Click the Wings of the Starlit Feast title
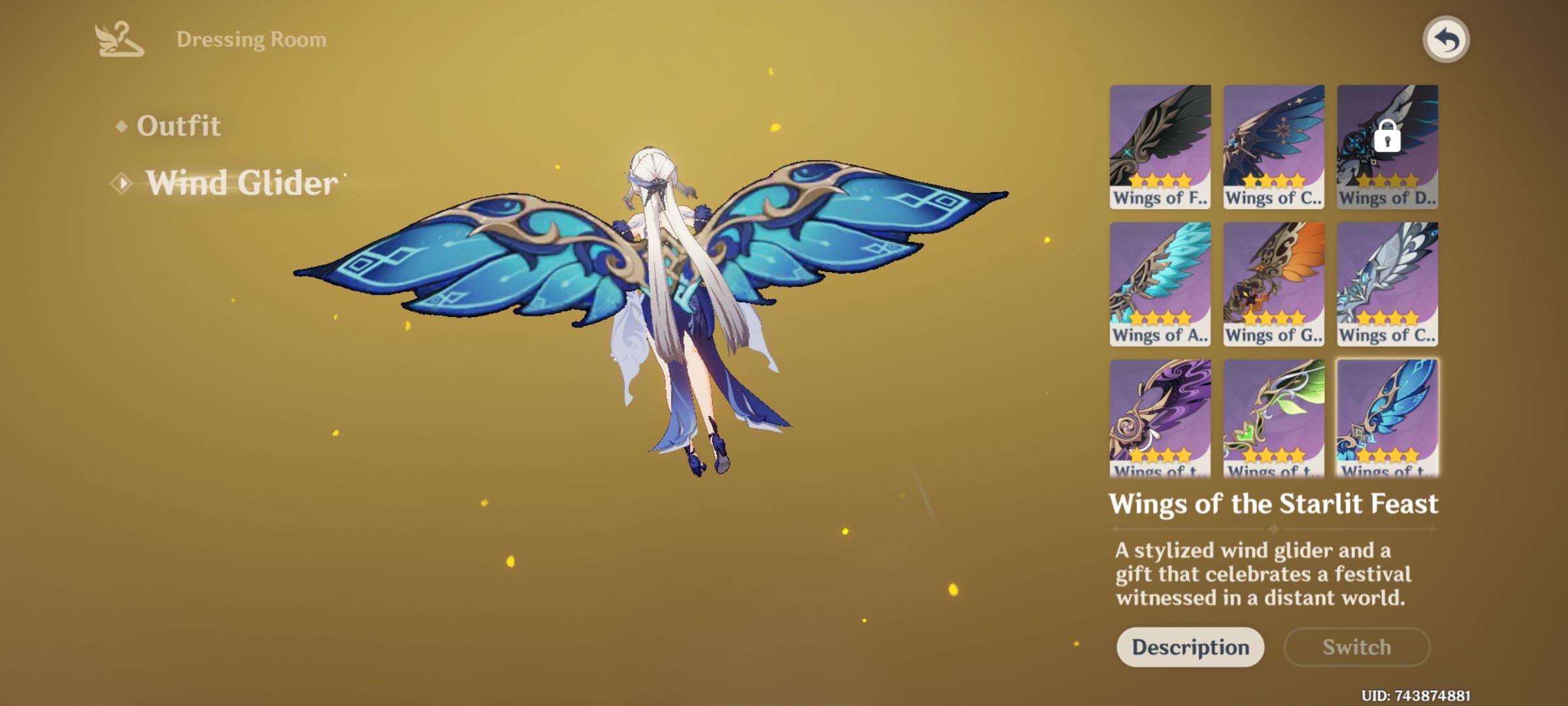The image size is (1568, 706). click(1273, 505)
